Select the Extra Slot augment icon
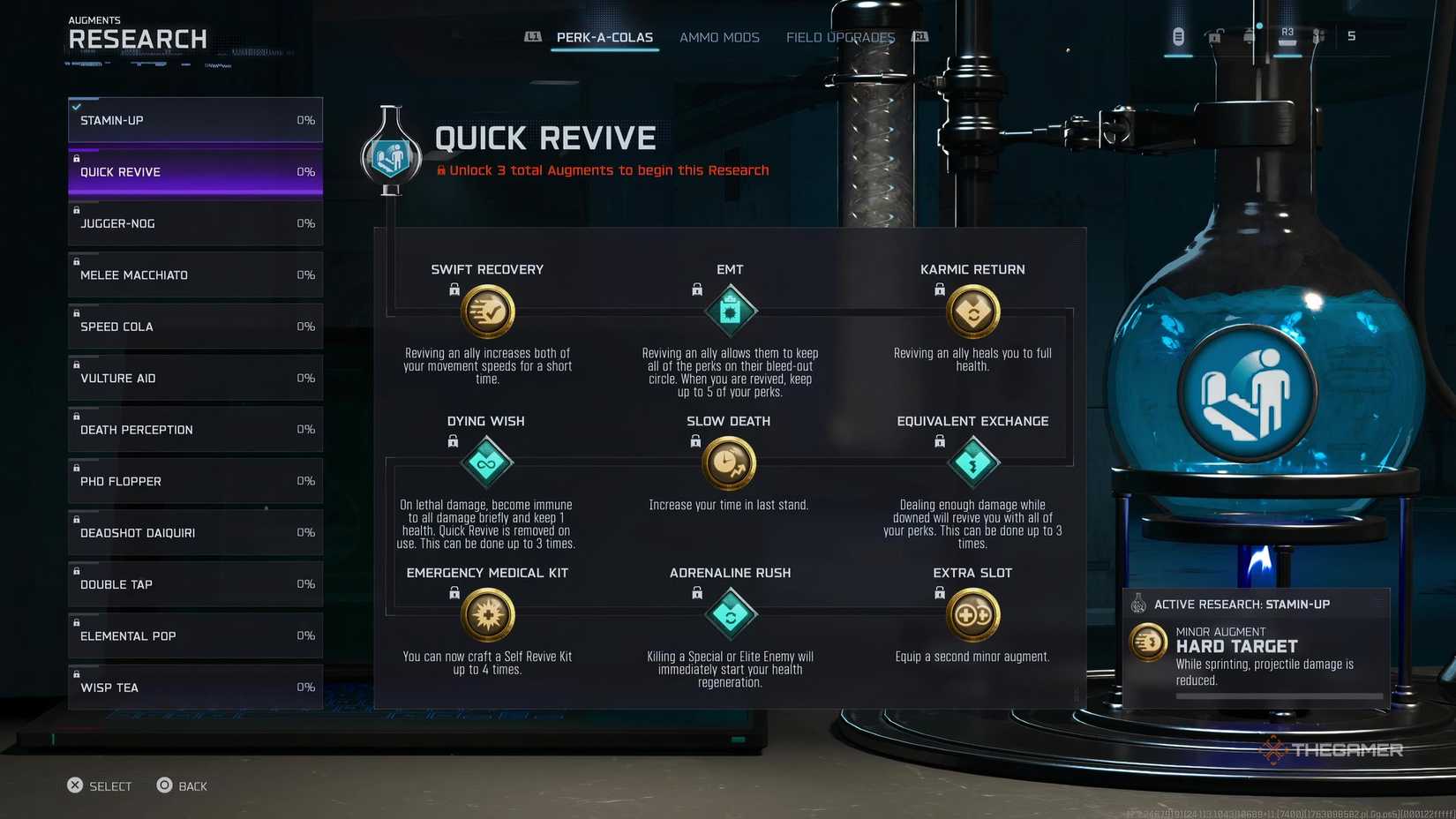Viewport: 1456px width, 819px height. coord(972,614)
